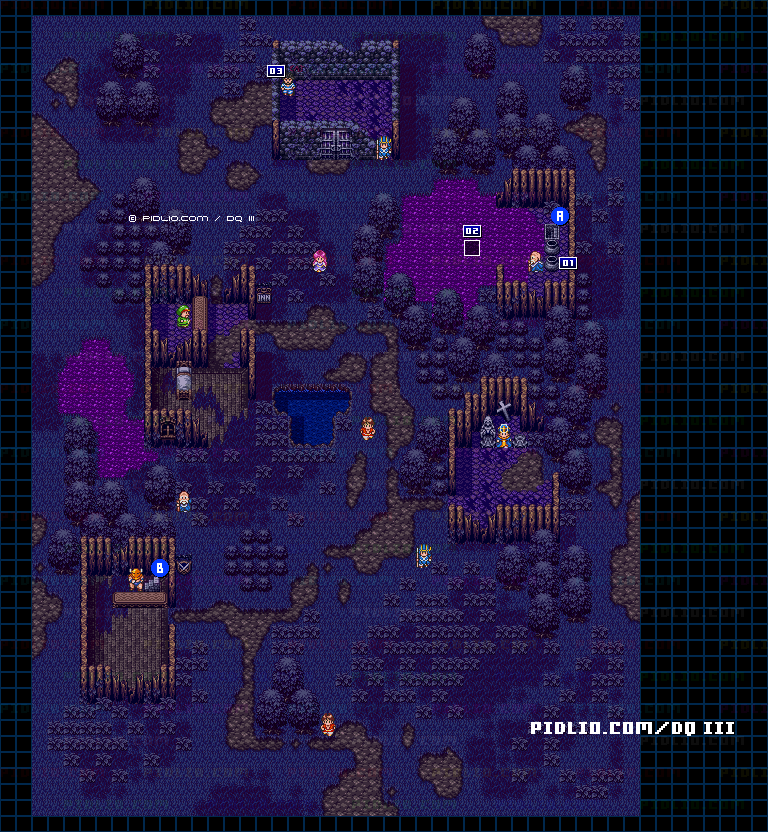Screen dimensions: 768x832
Task: Select map marker 01
Action: click(568, 263)
